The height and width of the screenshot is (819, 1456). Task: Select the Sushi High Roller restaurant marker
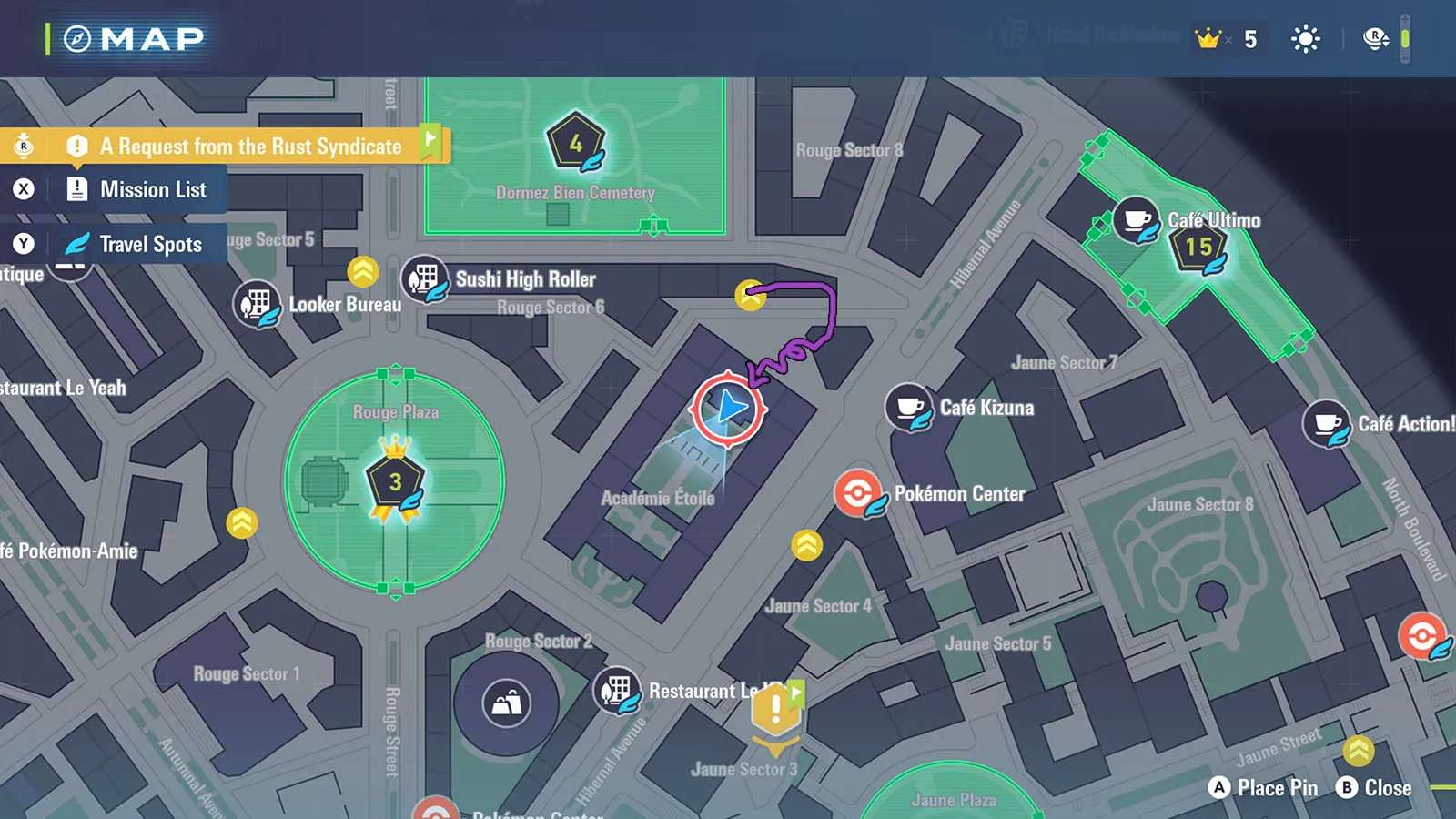click(424, 278)
